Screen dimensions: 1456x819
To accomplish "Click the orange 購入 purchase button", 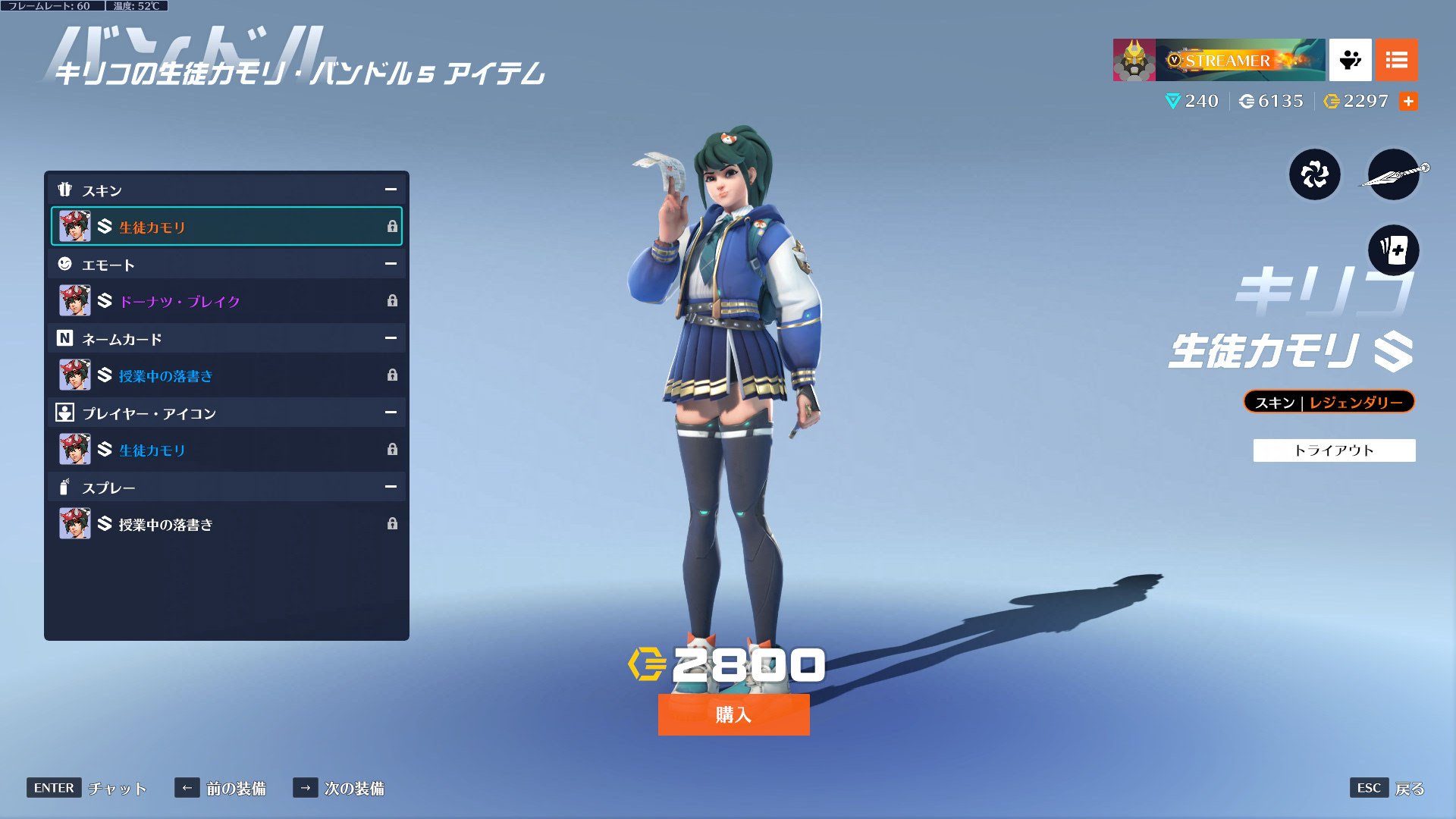I will point(733,714).
